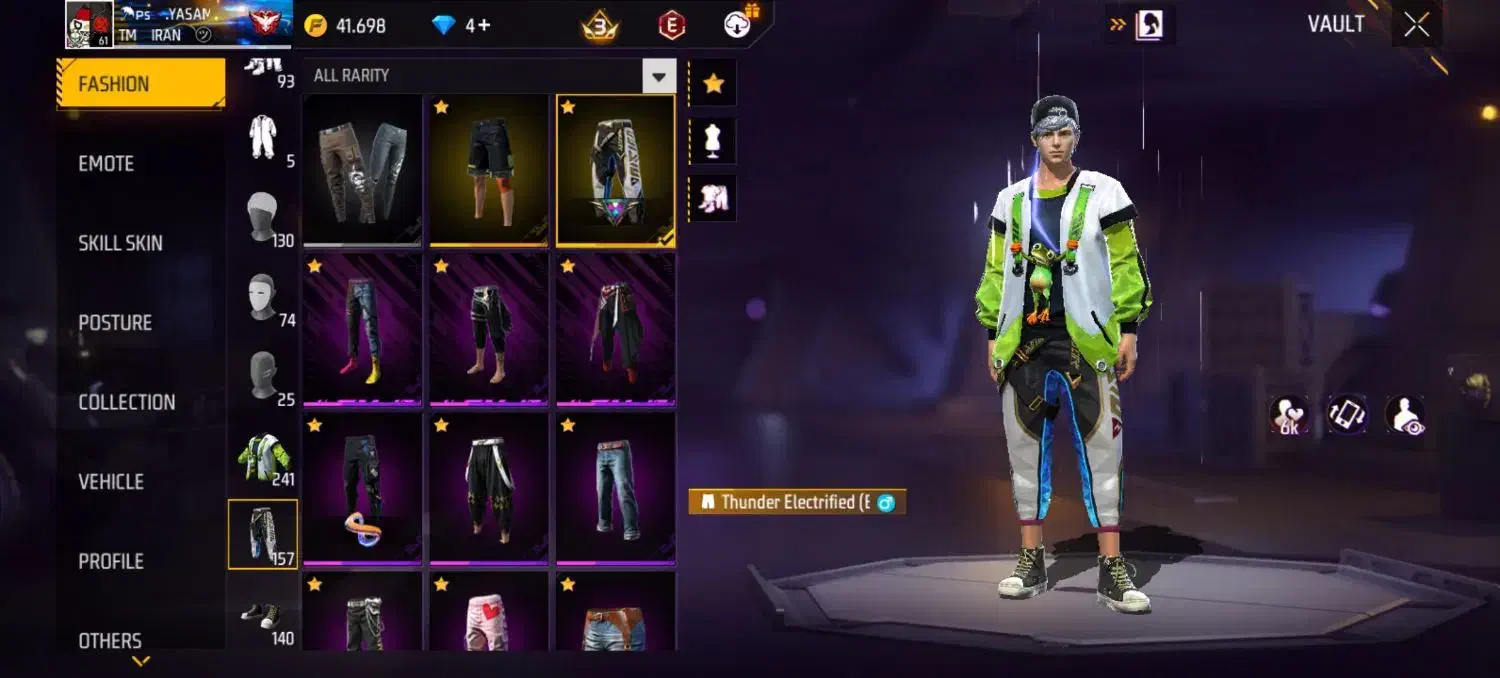
Task: Click the mannequin outfit button
Action: click(x=713, y=141)
